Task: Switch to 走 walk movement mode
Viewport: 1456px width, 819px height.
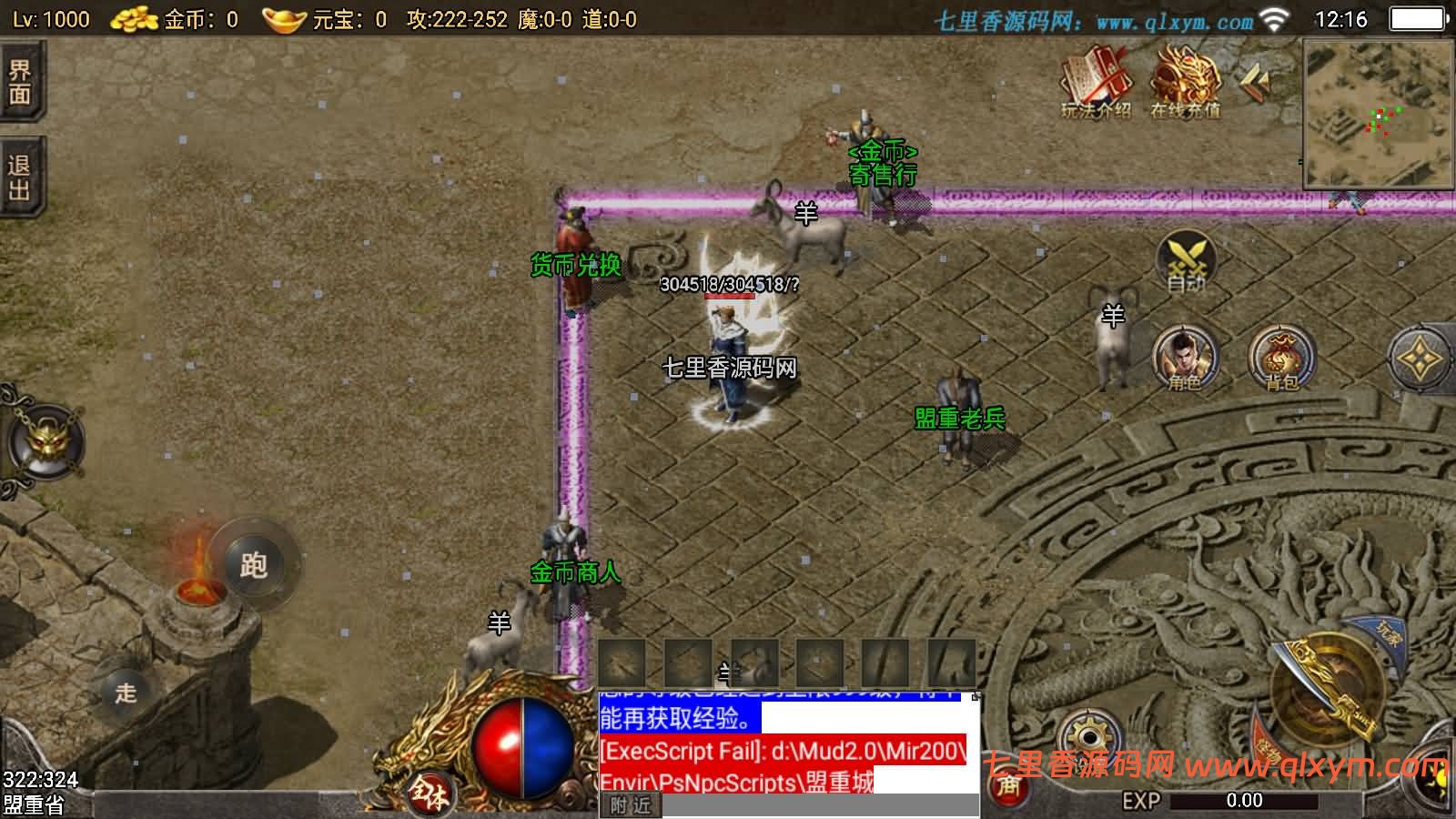Action: click(x=126, y=693)
